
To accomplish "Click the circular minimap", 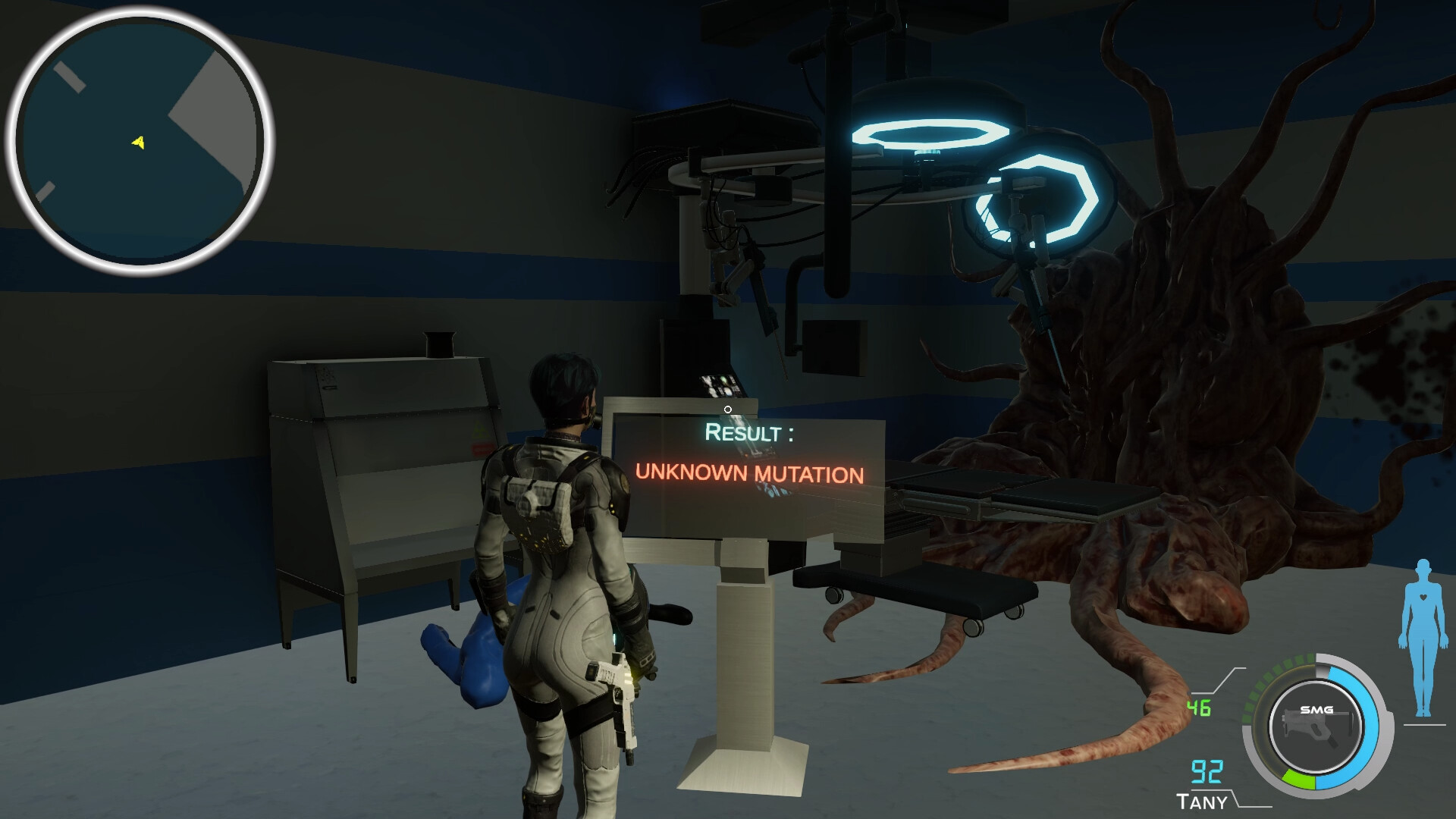I will point(140,140).
